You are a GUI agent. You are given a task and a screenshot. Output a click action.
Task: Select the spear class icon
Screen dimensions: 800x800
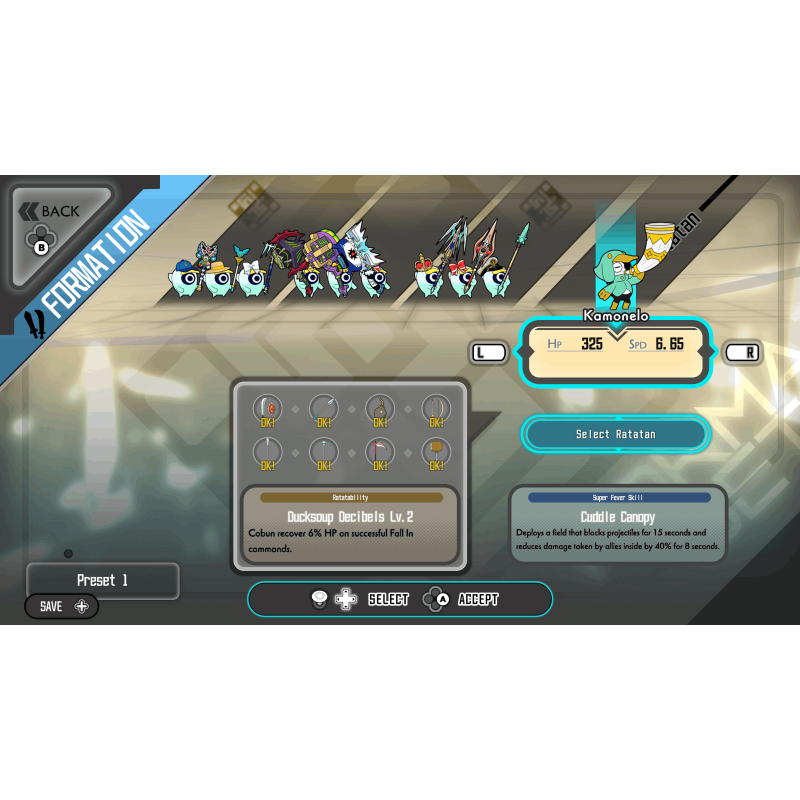pyautogui.click(x=323, y=409)
